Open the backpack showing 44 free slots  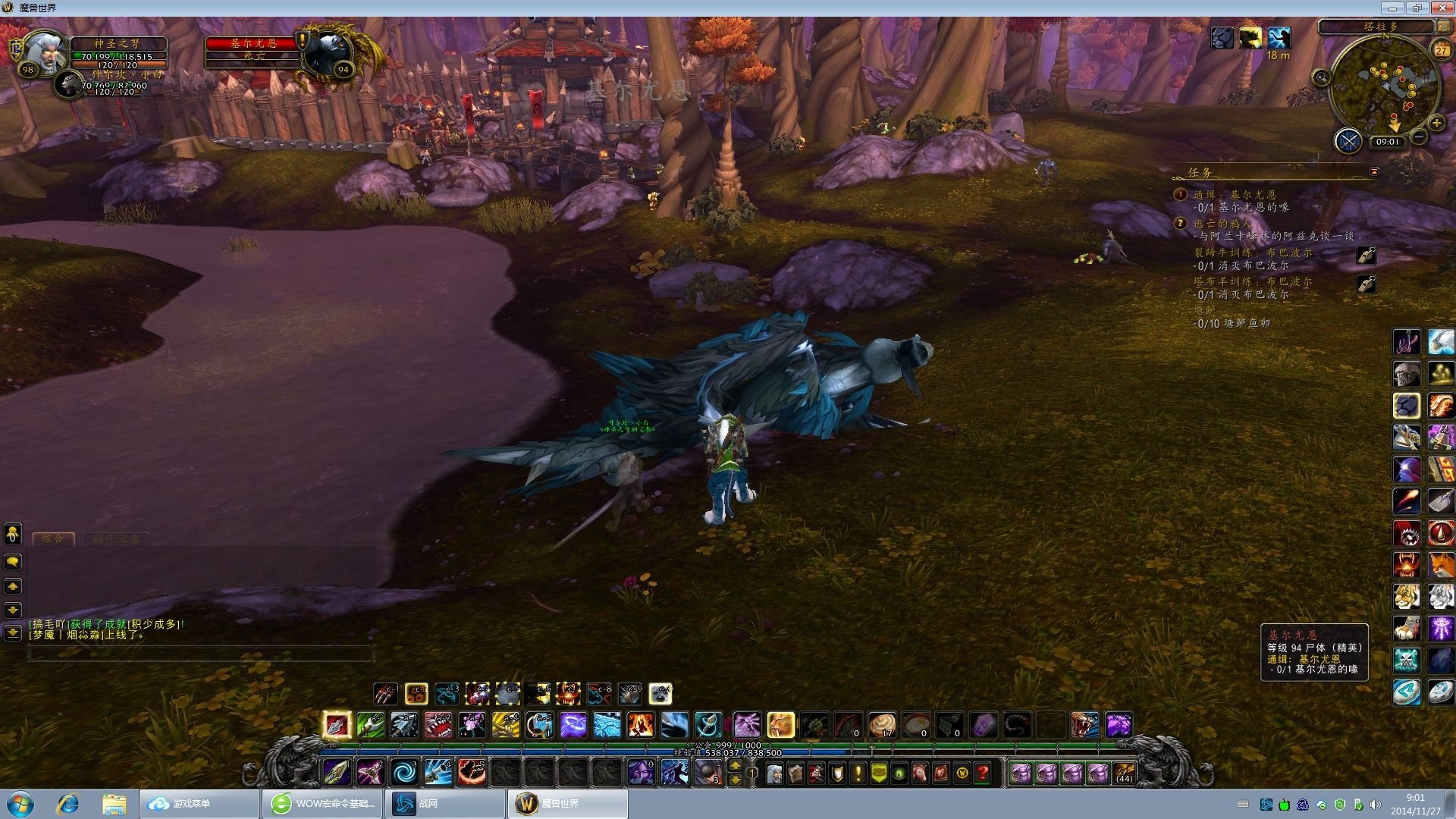pos(1124,773)
